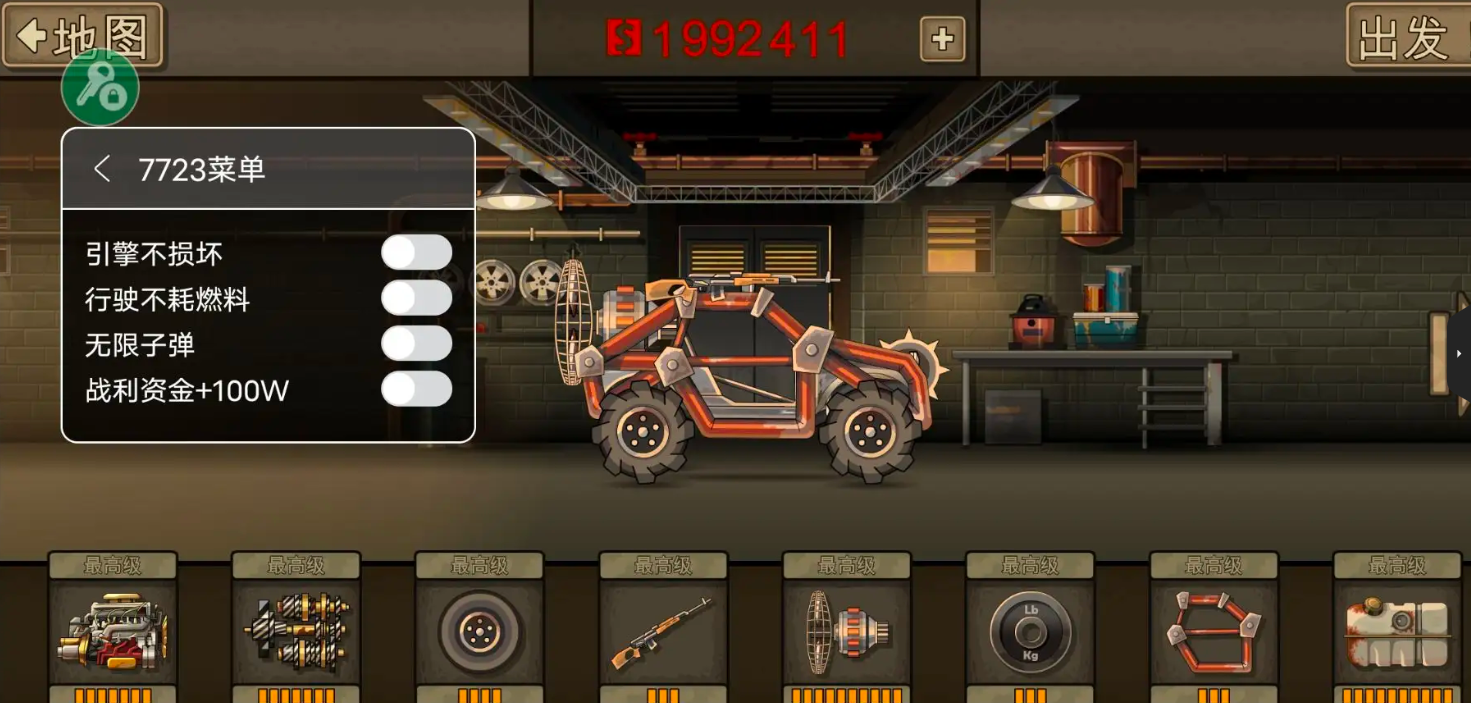The width and height of the screenshot is (1471, 703).
Task: Enable the 行驶不耗燃料 toggle
Action: (x=416, y=298)
